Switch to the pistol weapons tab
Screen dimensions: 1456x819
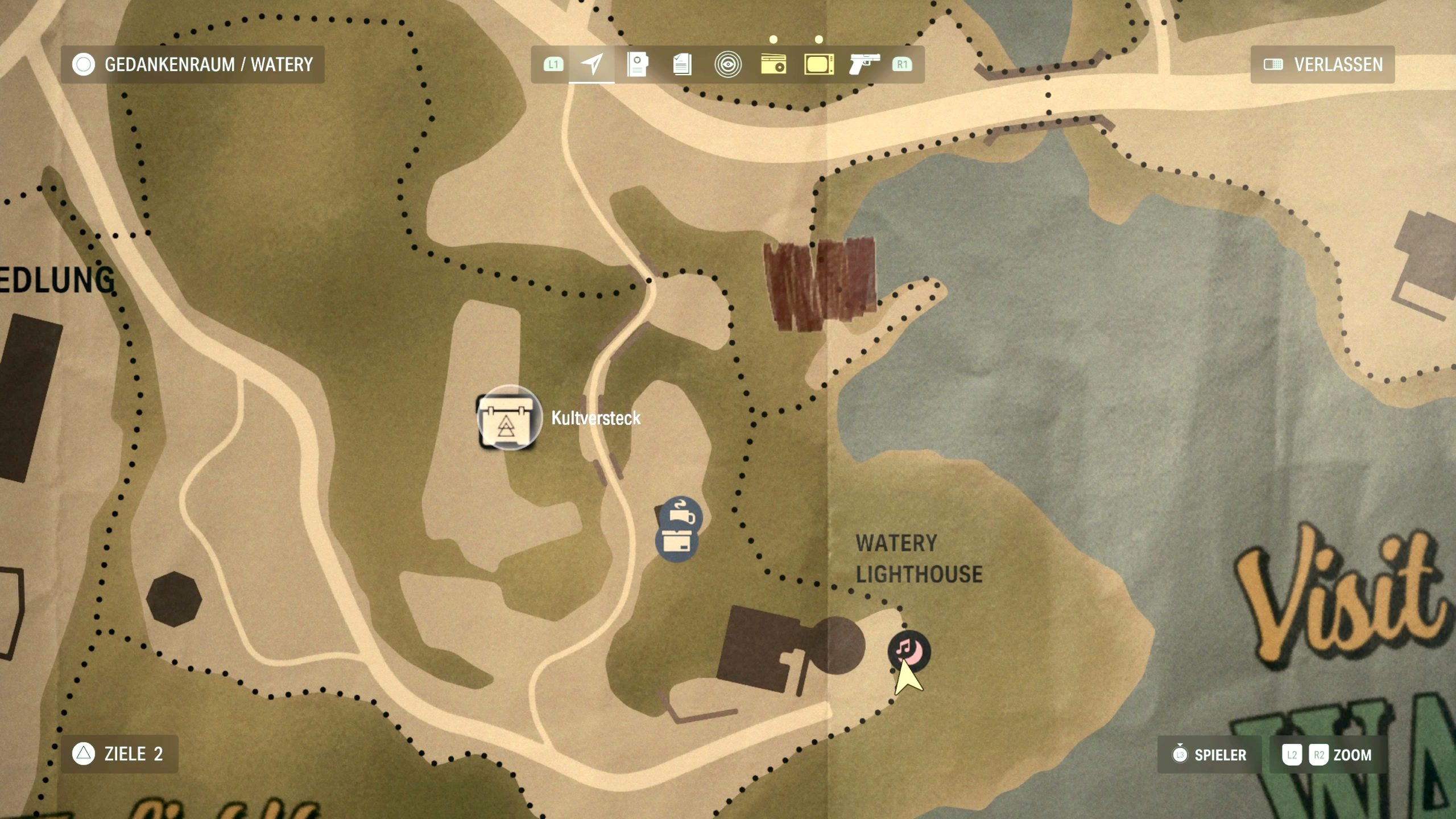point(864,64)
